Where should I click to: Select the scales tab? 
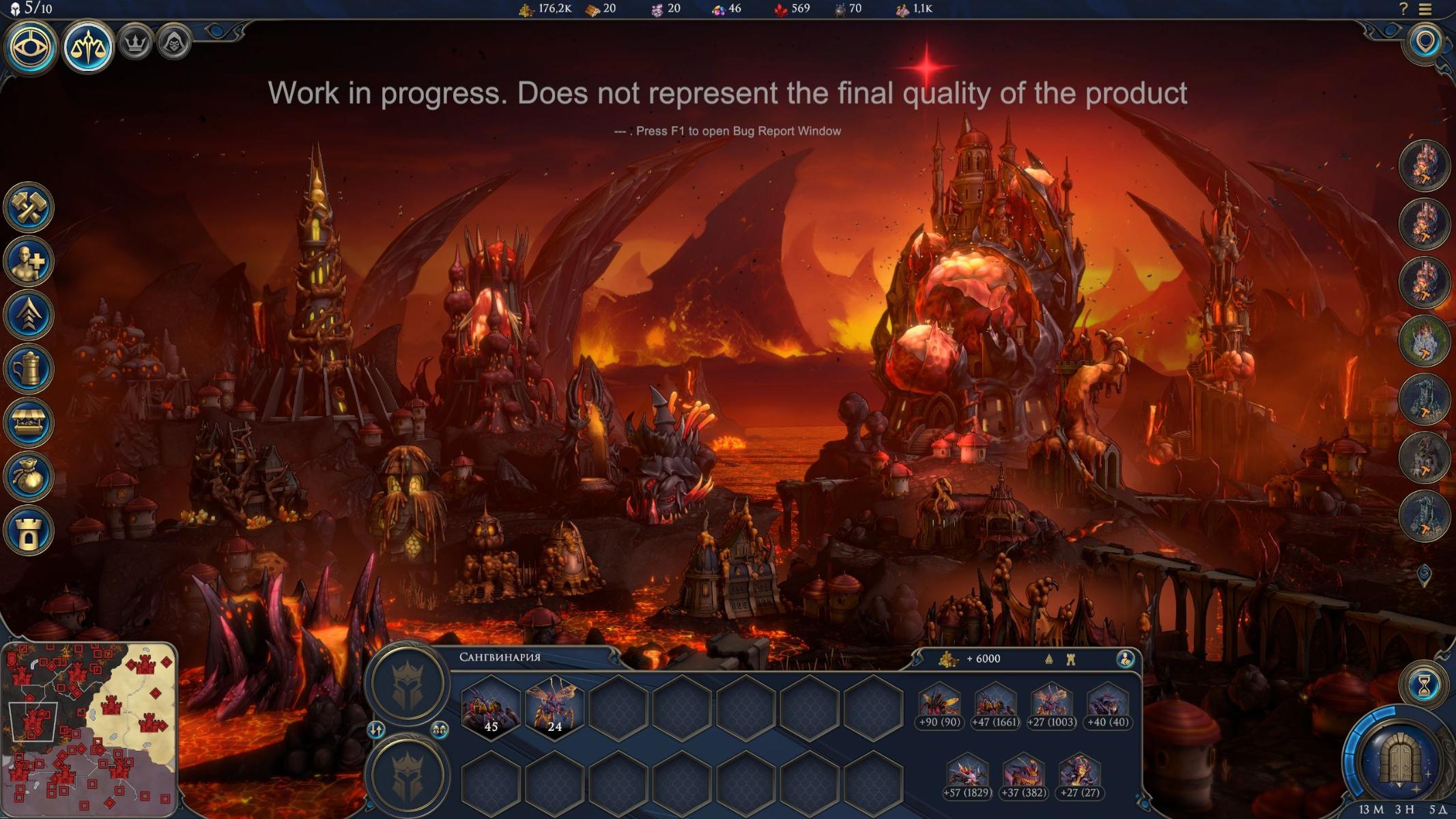click(88, 47)
